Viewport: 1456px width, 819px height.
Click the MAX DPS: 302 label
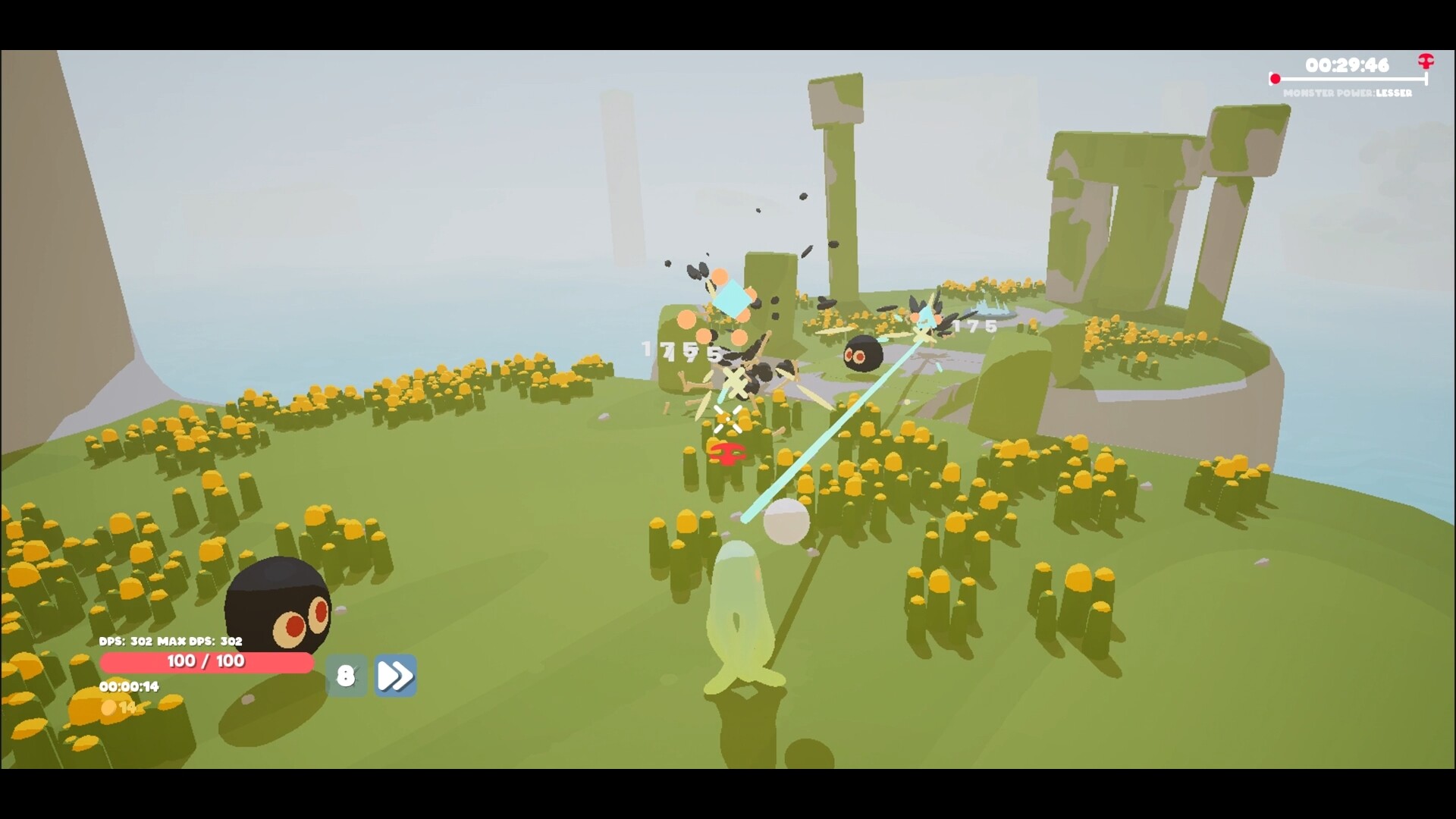point(200,640)
